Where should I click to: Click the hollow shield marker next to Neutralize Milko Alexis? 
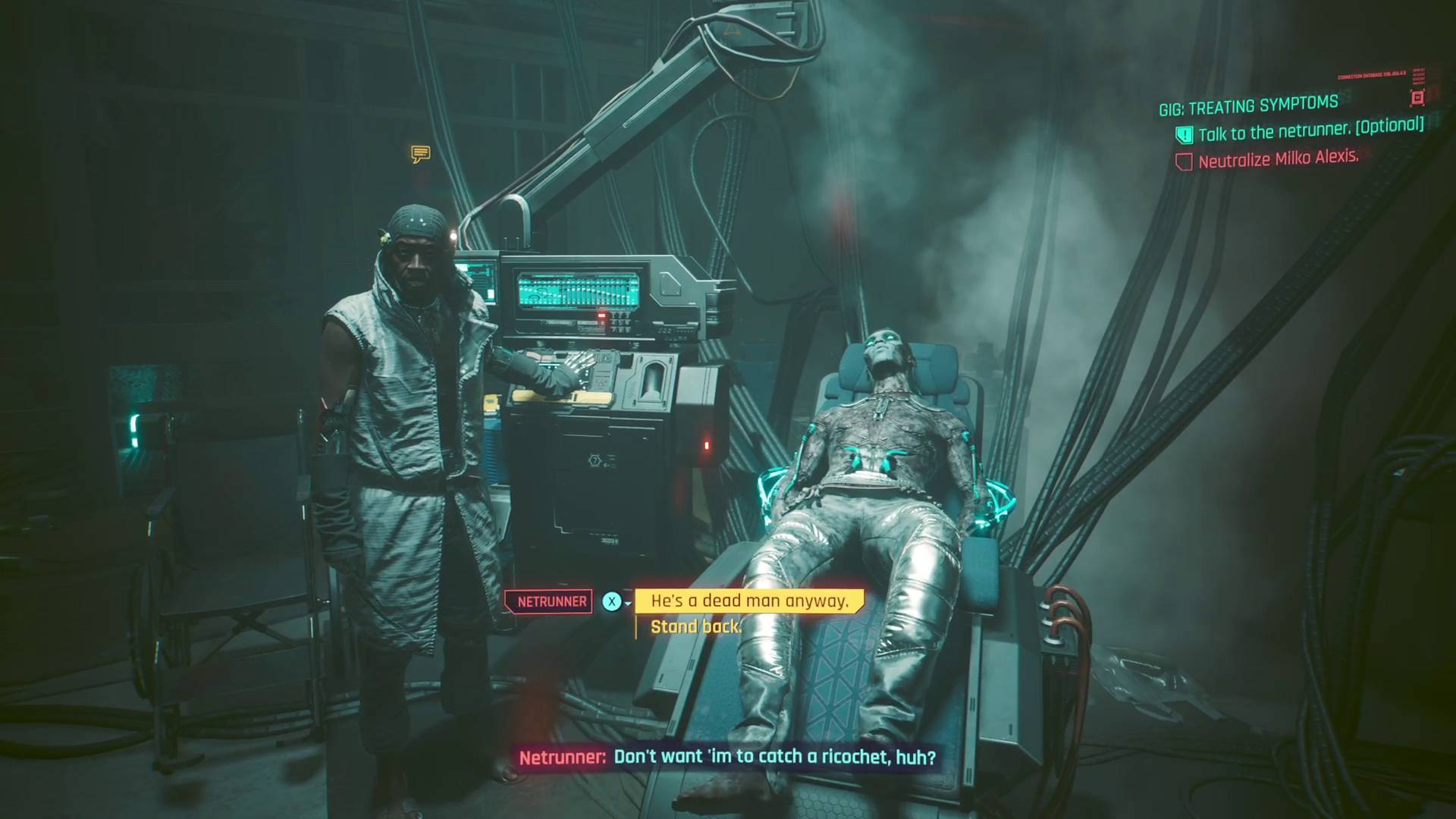[1185, 160]
